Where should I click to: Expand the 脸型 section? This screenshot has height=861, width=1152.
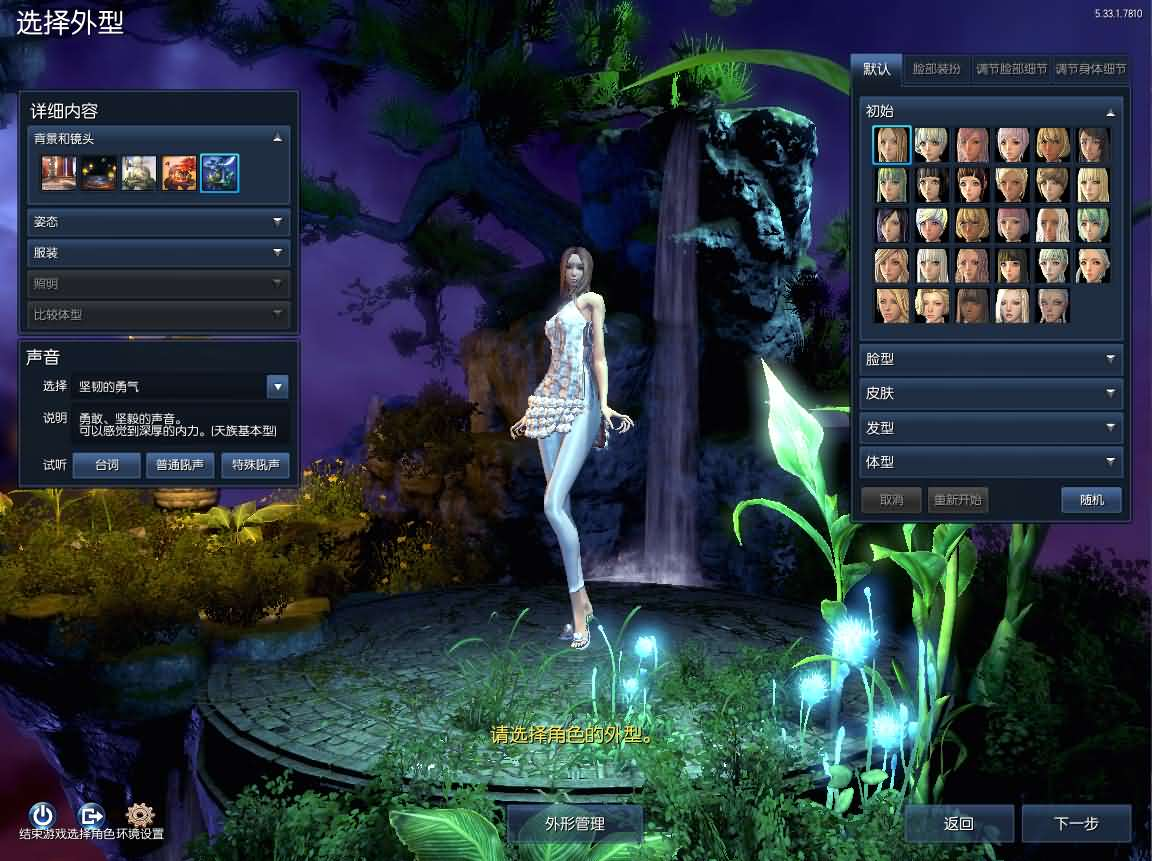[990, 359]
